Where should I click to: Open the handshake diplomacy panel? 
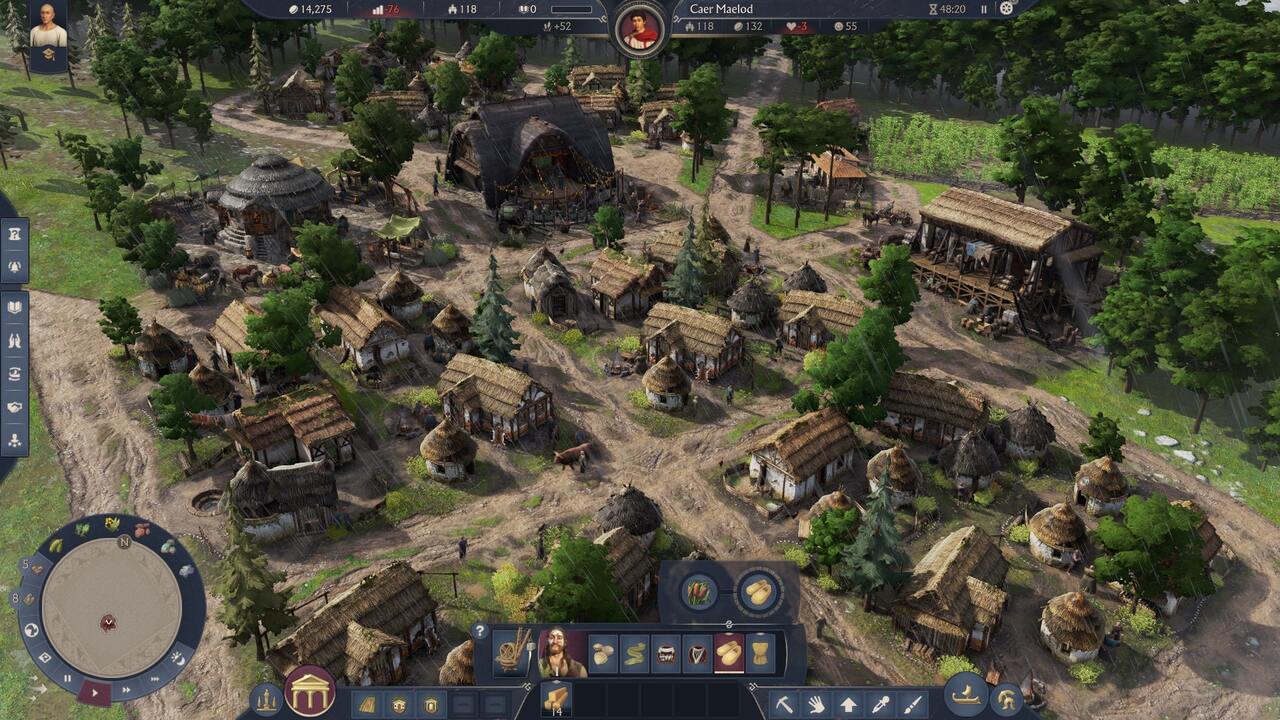14,407
